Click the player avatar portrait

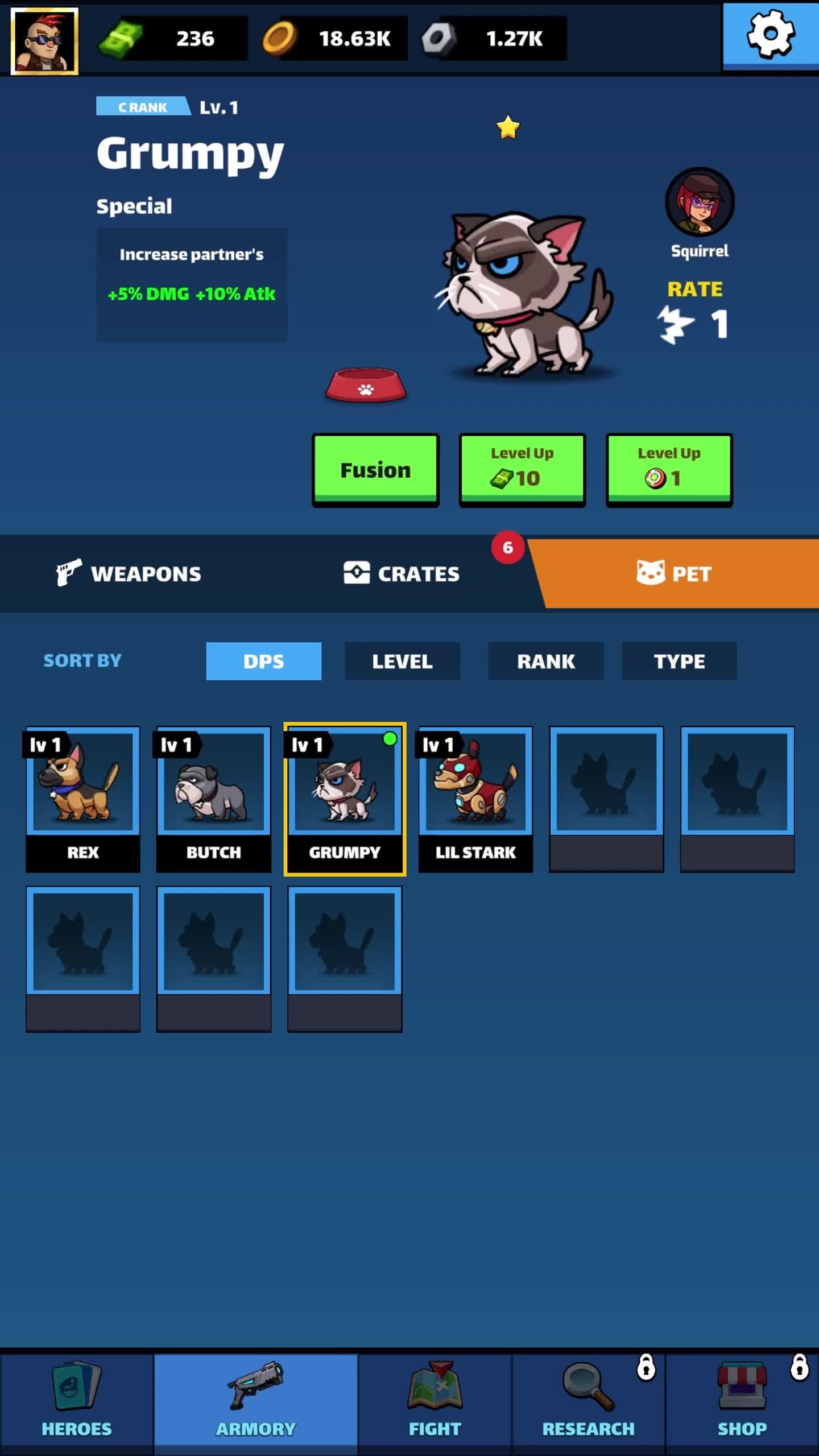click(44, 39)
